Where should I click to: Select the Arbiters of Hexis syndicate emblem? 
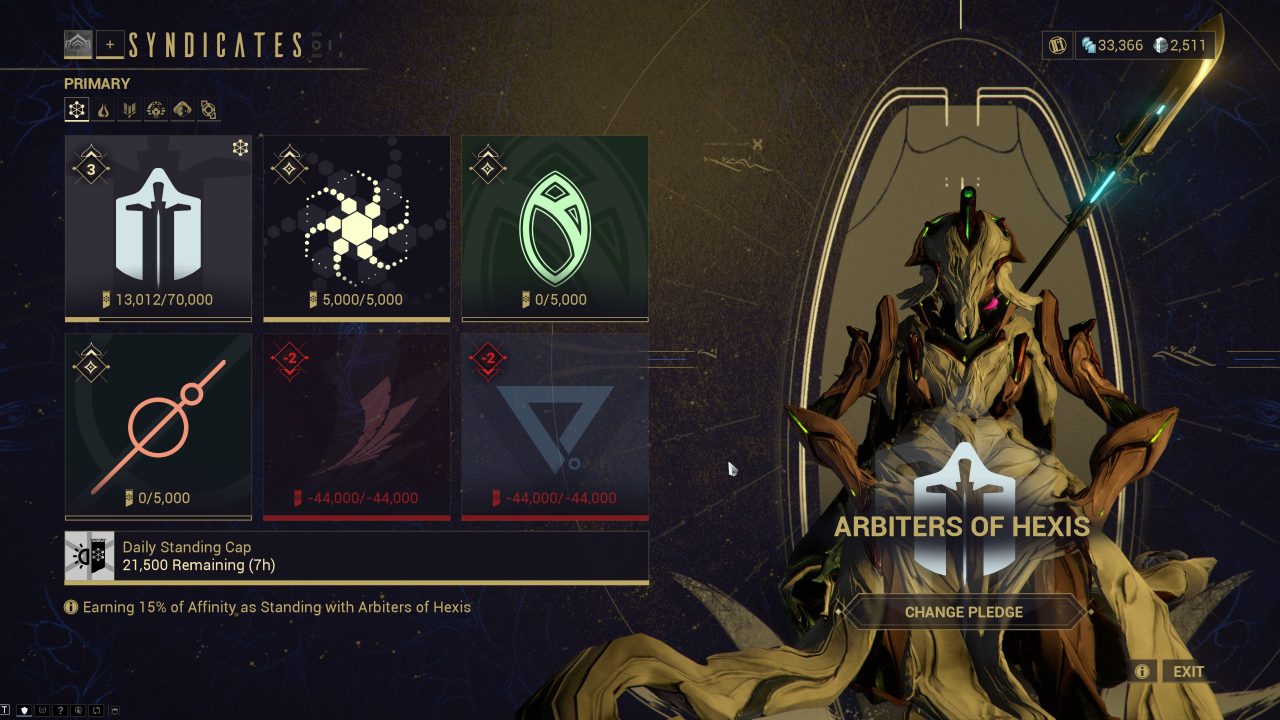(157, 225)
